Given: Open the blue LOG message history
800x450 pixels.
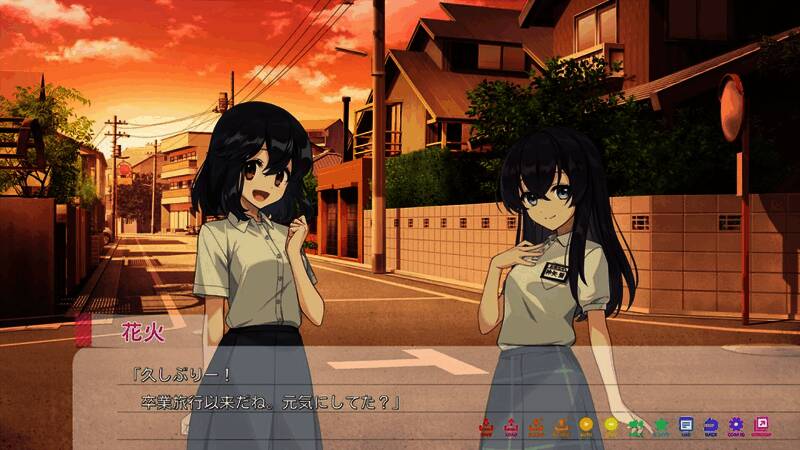Looking at the screenshot, I should pos(686,426).
